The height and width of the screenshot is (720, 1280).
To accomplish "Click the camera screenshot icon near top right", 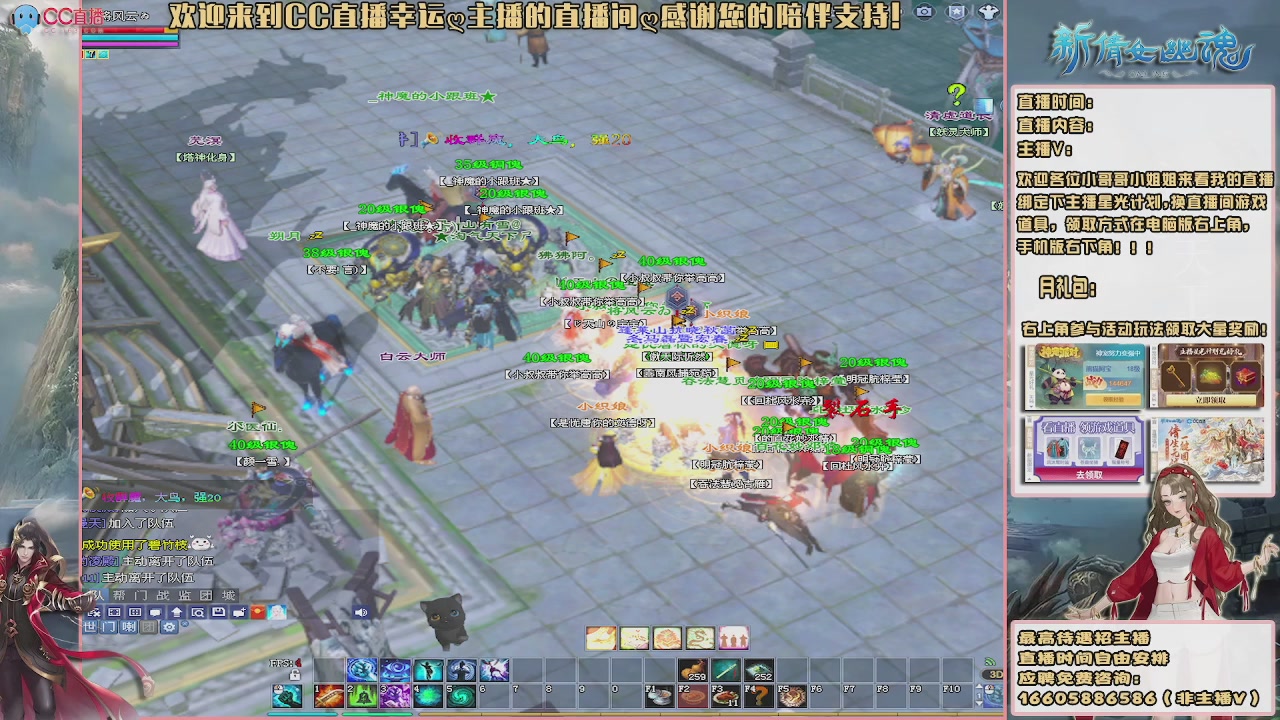I will [923, 12].
